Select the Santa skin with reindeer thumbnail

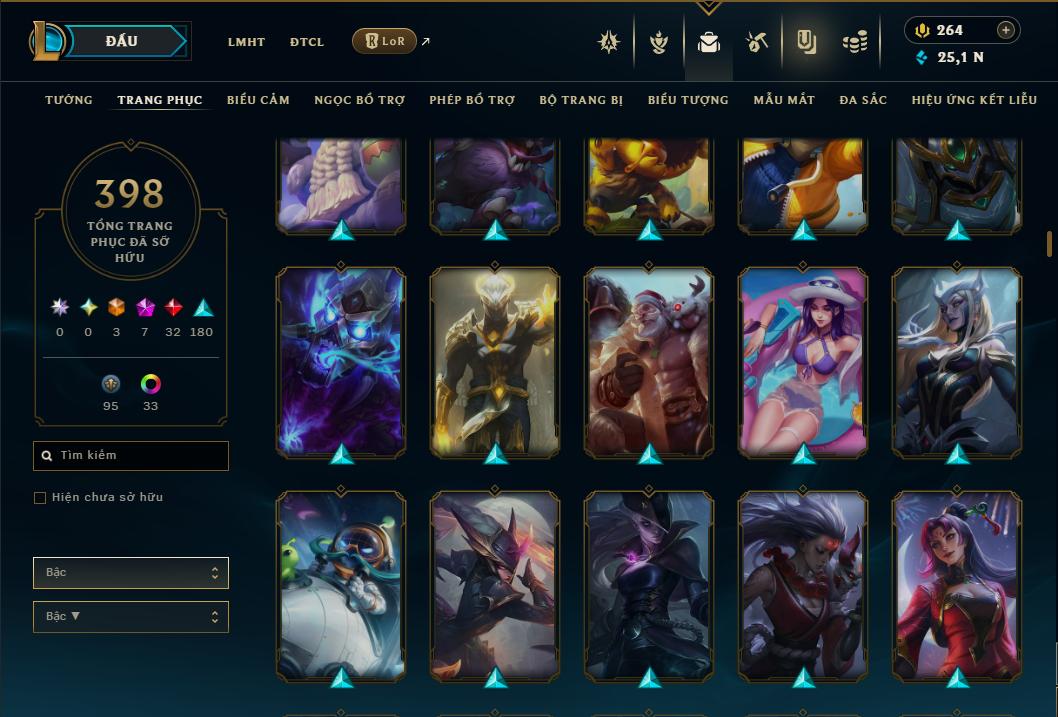pyautogui.click(x=649, y=360)
